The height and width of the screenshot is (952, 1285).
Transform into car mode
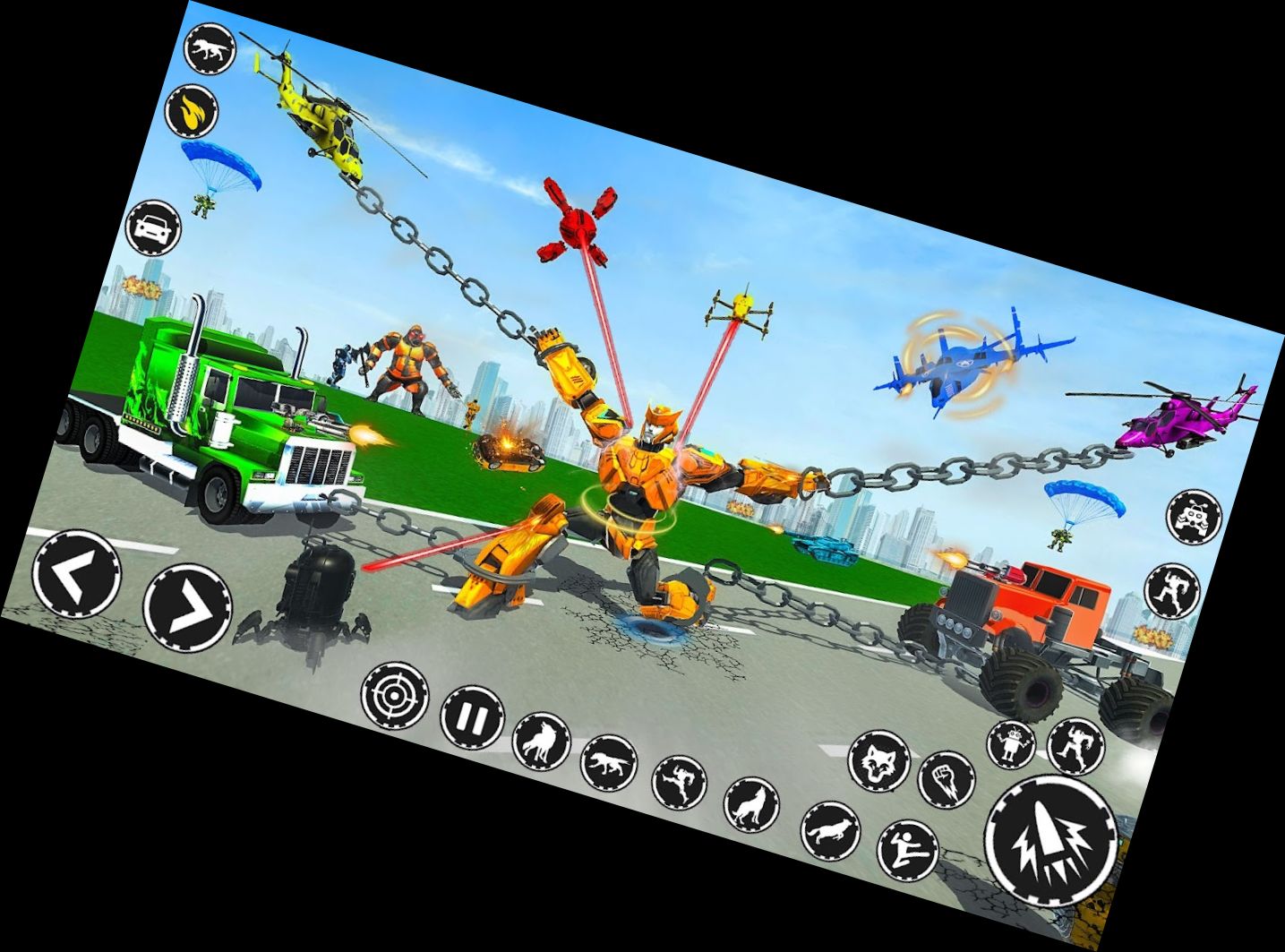tap(153, 227)
